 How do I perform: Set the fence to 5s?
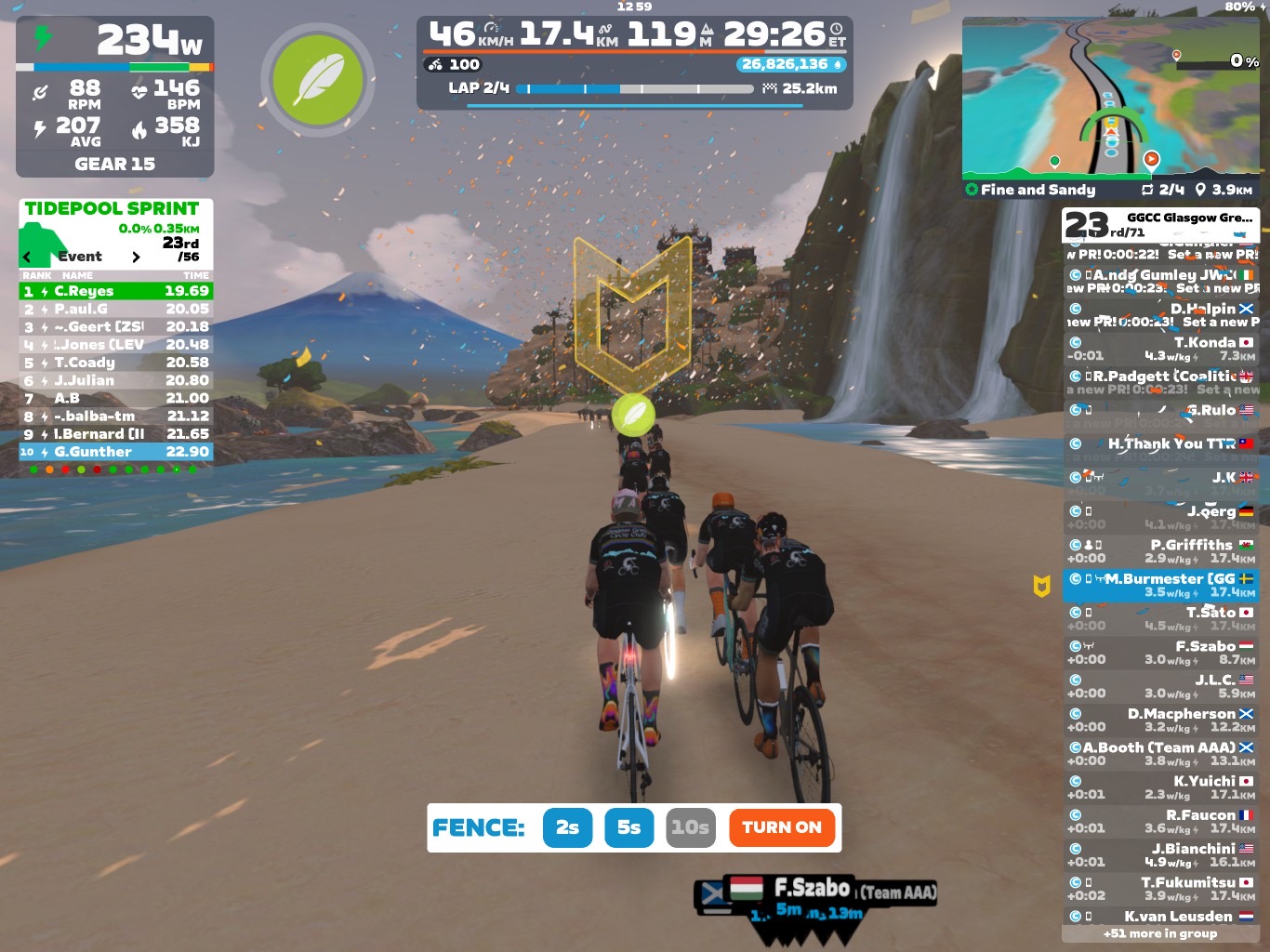628,827
